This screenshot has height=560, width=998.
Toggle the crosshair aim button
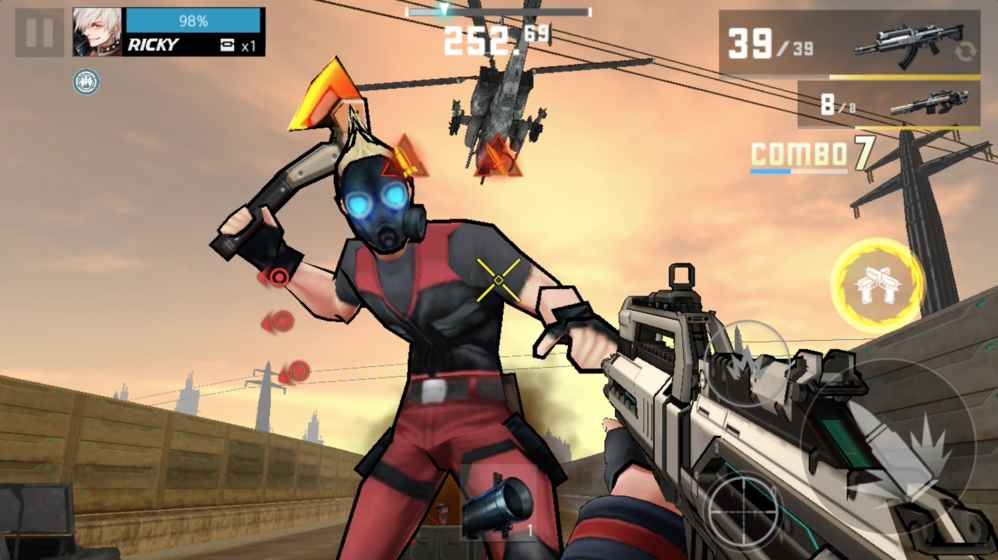[x=744, y=511]
